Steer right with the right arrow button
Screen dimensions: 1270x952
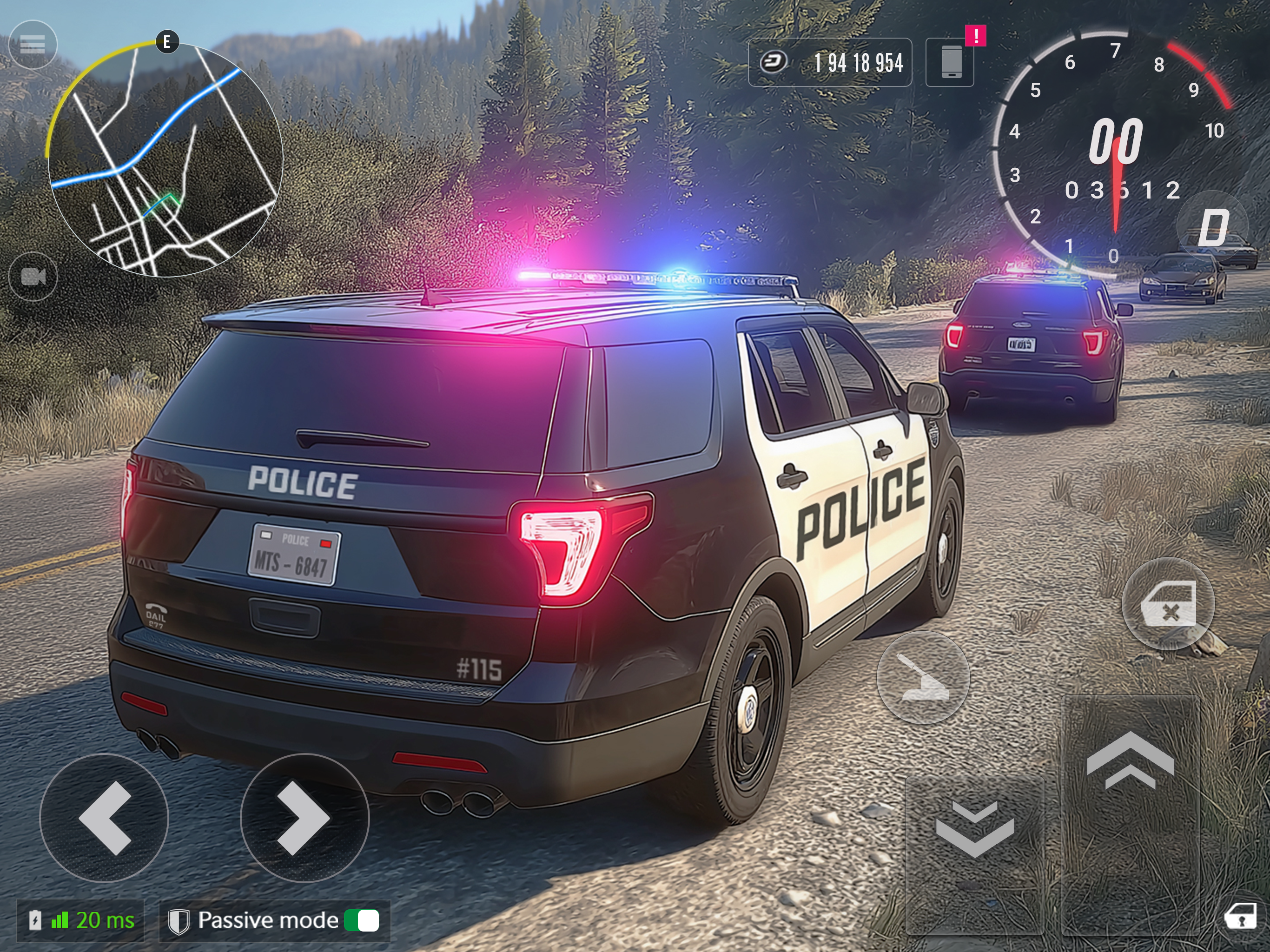click(304, 818)
